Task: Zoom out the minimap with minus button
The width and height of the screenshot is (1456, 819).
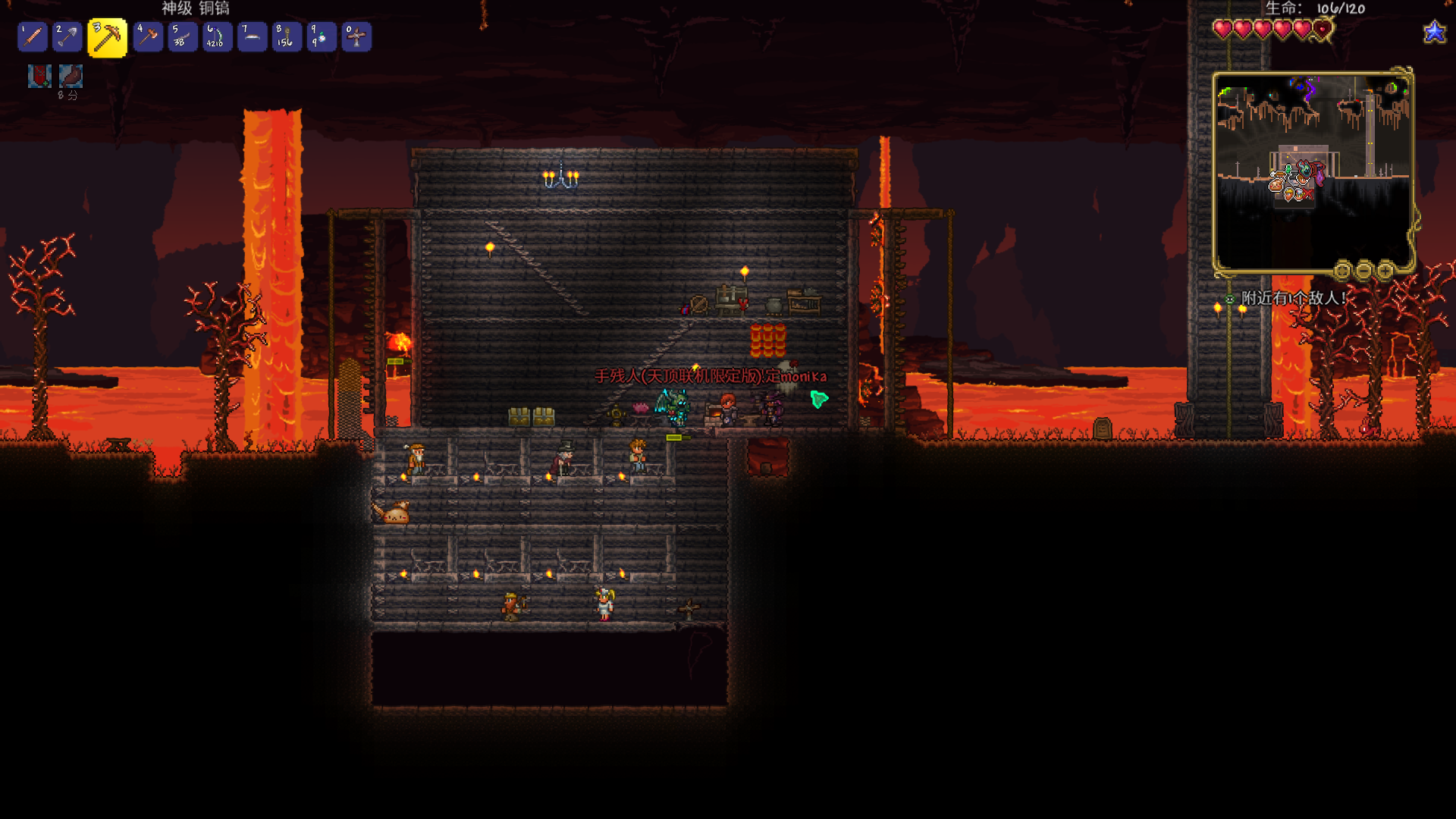Action: coord(1364,270)
